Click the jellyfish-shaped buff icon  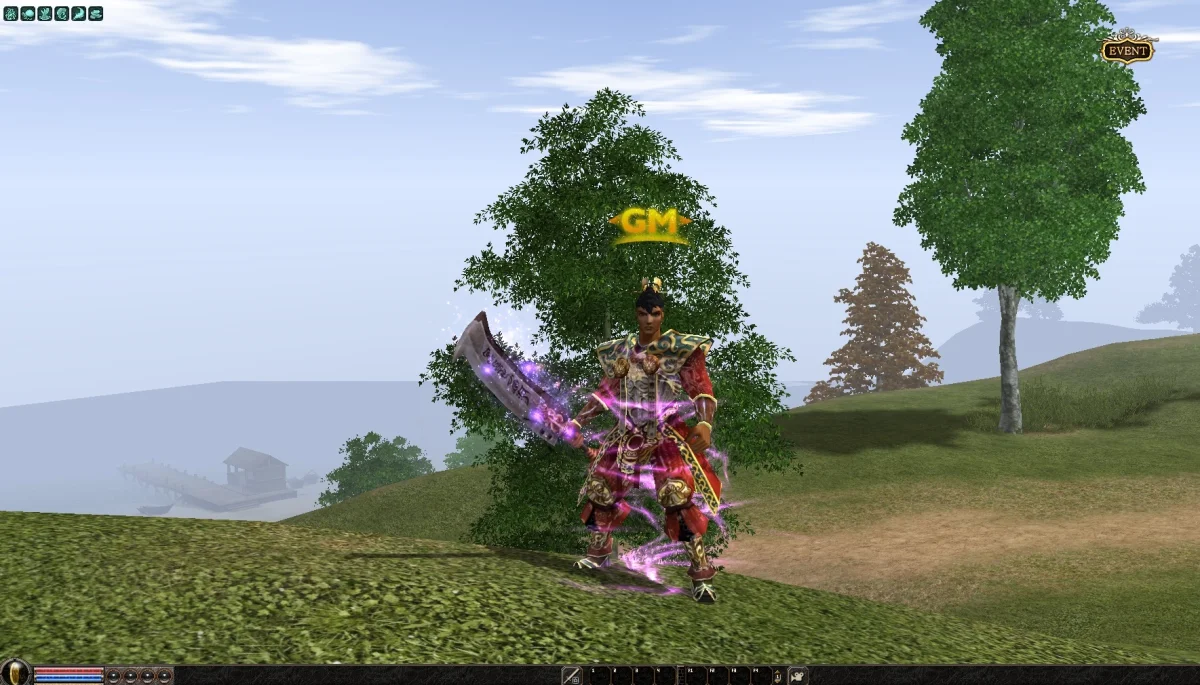pos(27,14)
